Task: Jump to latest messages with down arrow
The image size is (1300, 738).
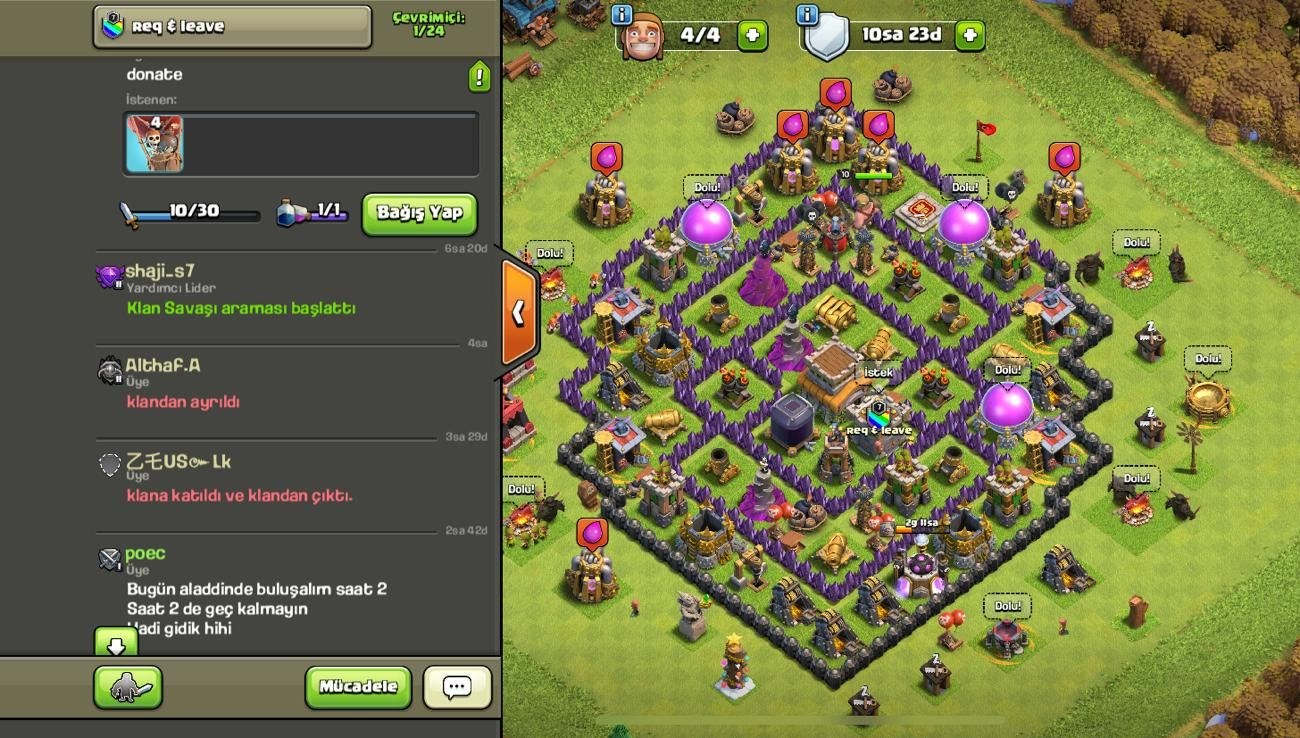Action: 116,643
